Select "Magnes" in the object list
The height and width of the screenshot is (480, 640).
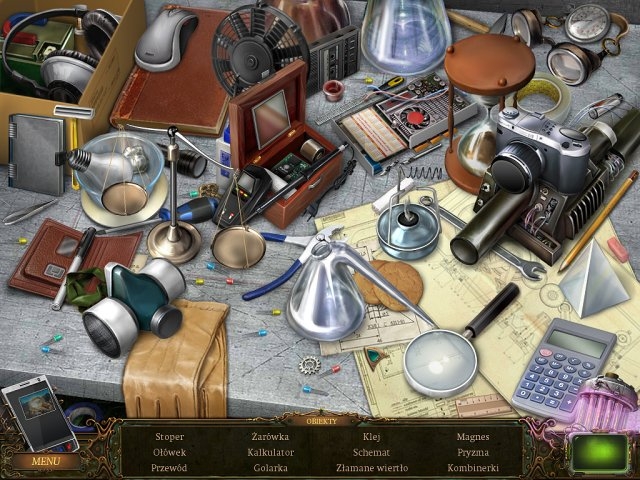click(x=472, y=437)
